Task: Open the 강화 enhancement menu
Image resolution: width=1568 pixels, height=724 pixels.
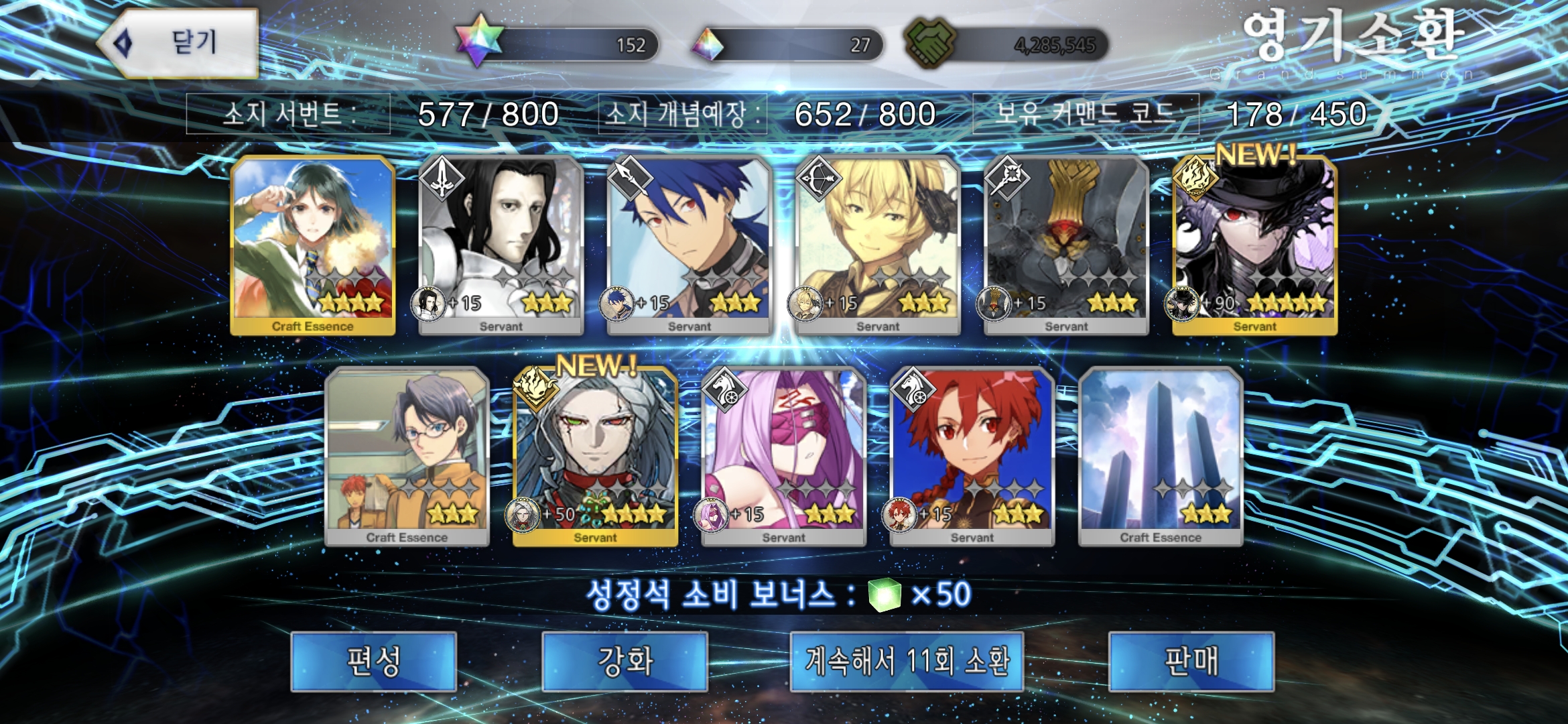Action: point(625,662)
